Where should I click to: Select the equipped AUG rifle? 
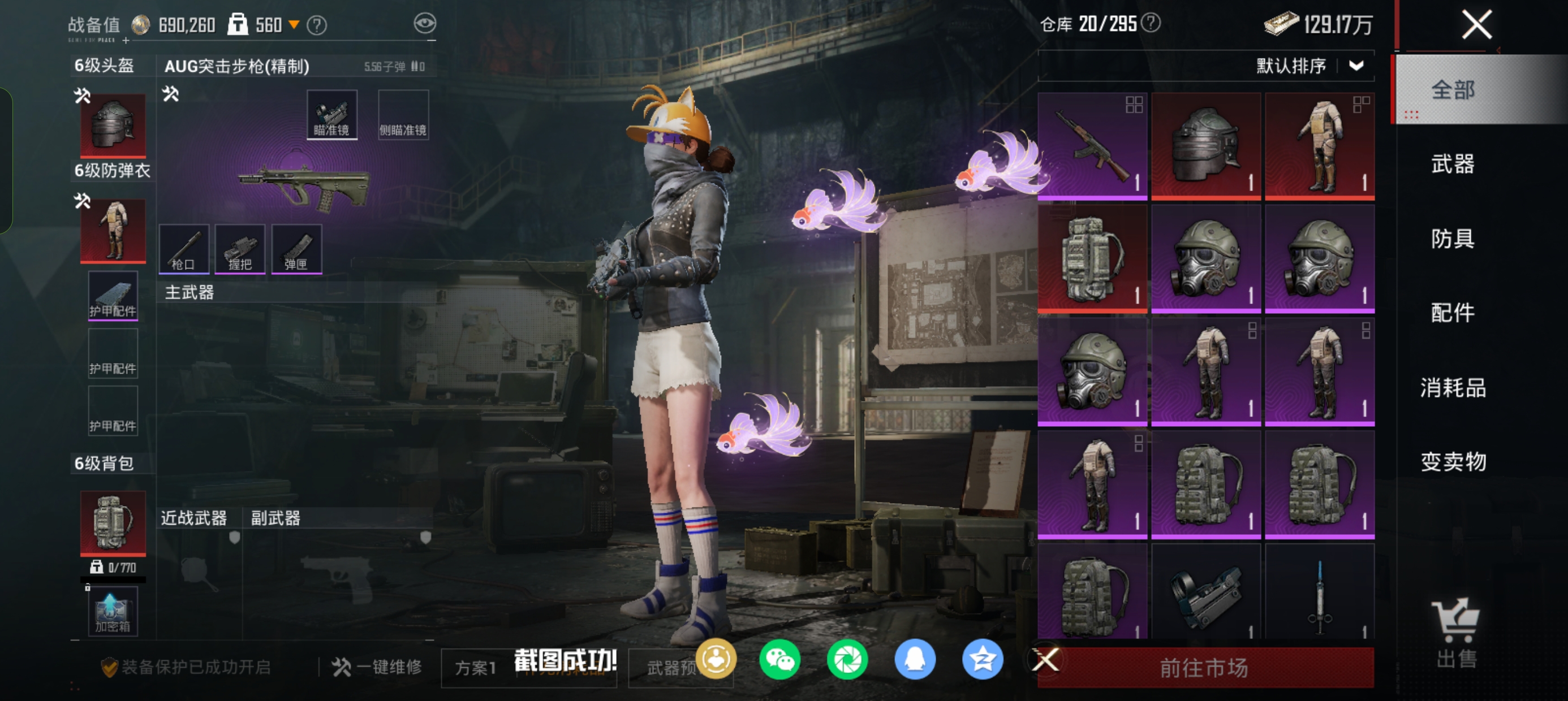[304, 188]
